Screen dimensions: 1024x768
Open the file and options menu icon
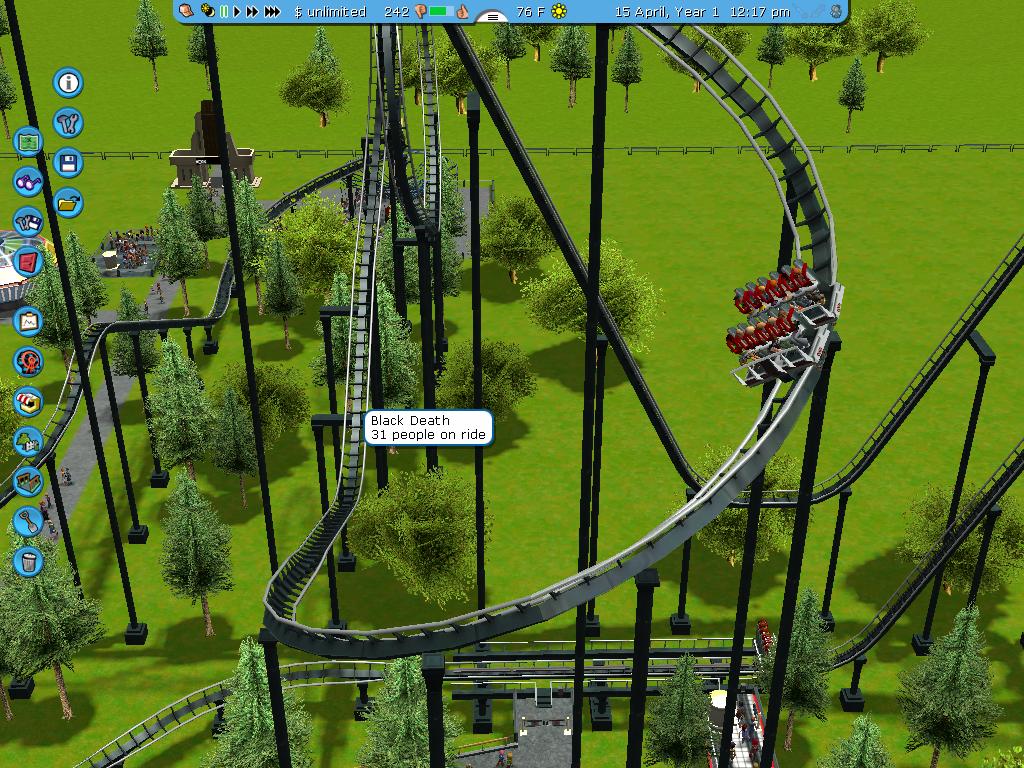(28, 221)
